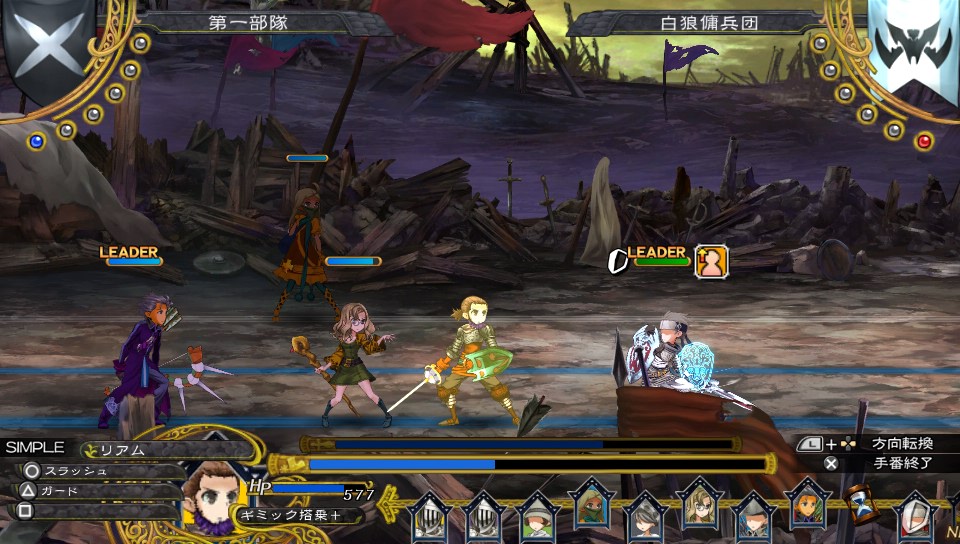The width and height of the screenshot is (960, 544).
Task: Select the hourglass icon in the turn order
Action: (859, 506)
